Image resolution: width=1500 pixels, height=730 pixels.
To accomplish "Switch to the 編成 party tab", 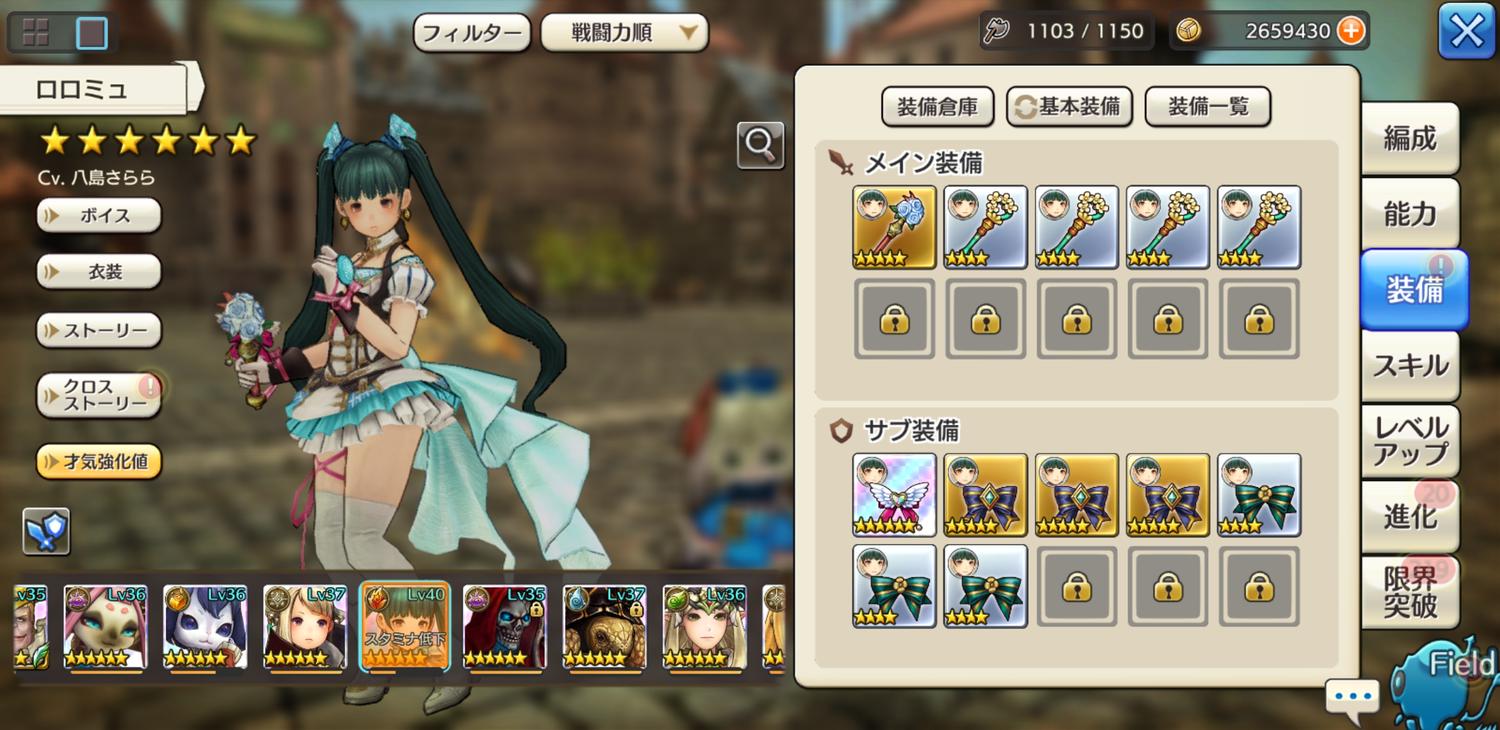I will tap(1409, 139).
